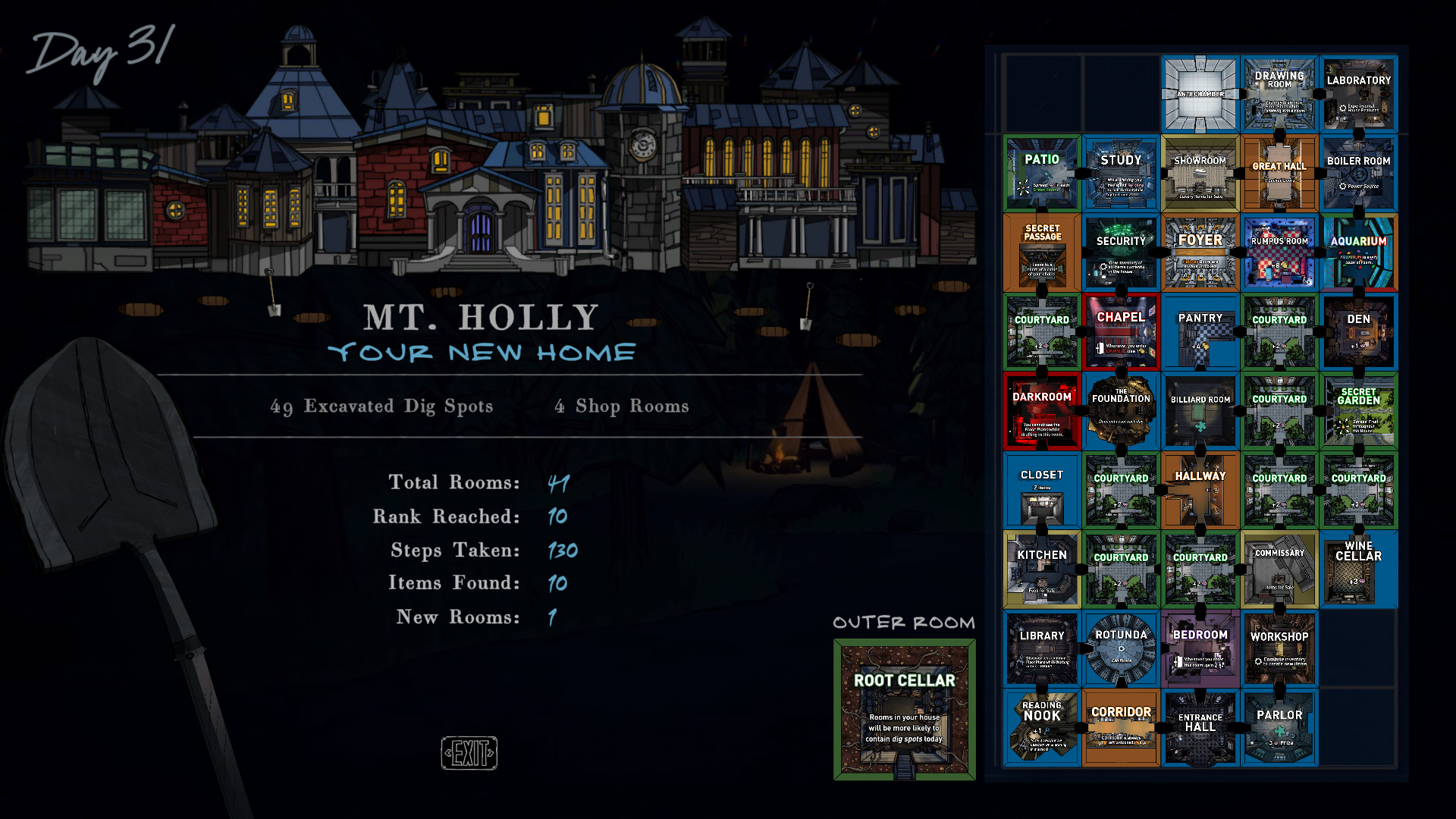
Task: Choose the Wine Cellar tile
Action: click(x=1359, y=570)
